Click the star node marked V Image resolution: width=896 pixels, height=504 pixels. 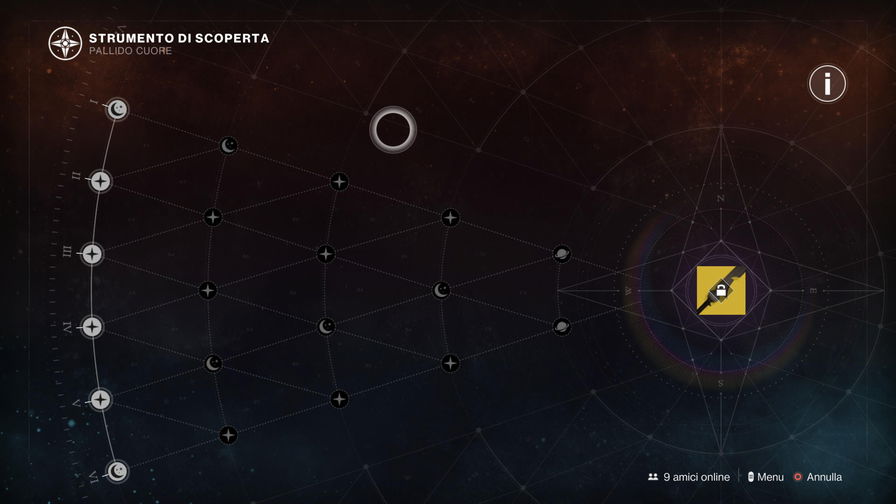point(100,399)
